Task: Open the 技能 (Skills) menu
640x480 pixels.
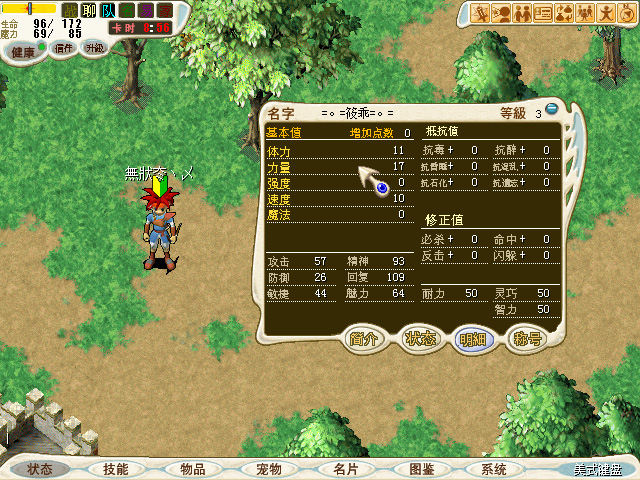Action: click(115, 469)
